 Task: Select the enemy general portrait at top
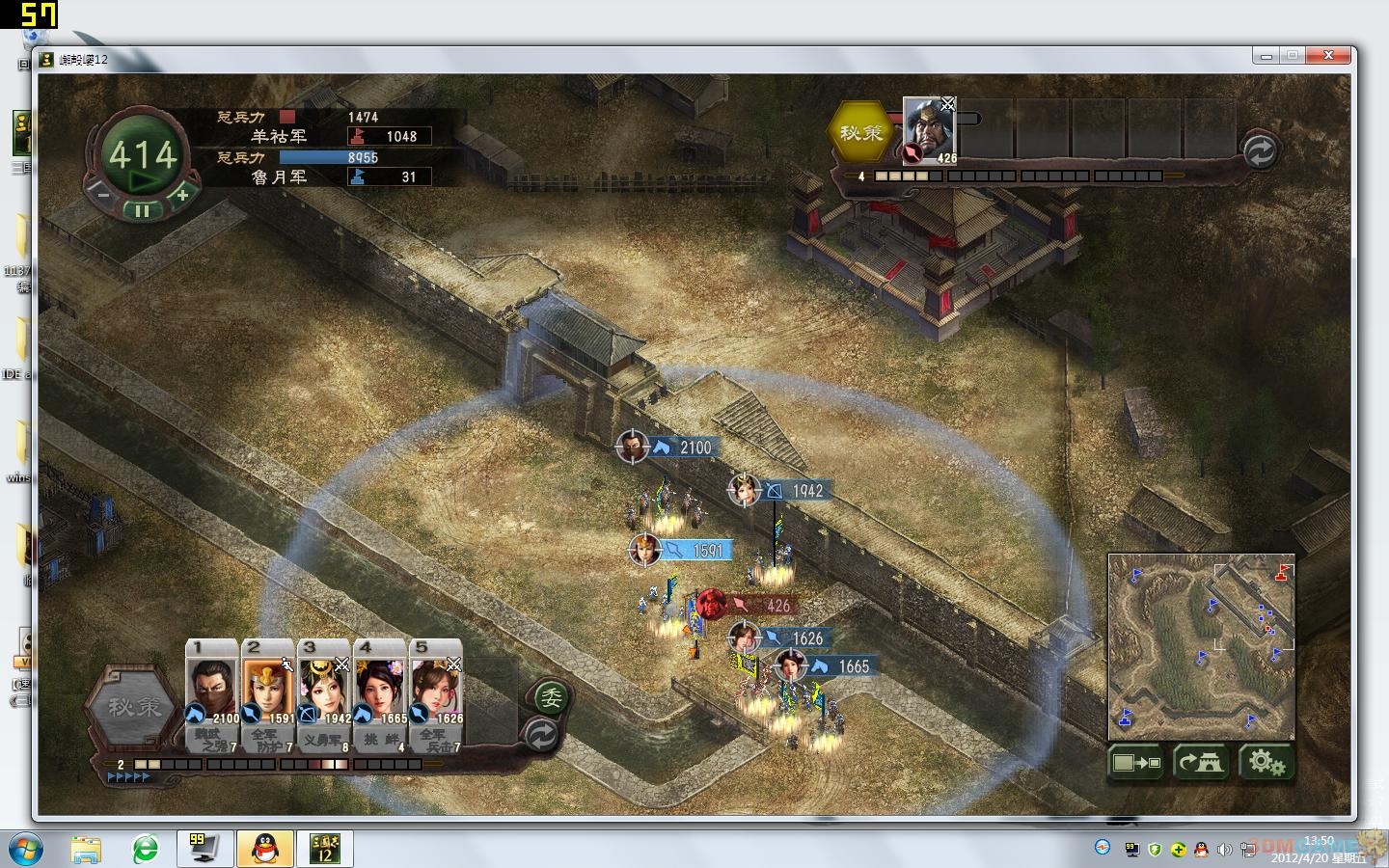tap(929, 129)
